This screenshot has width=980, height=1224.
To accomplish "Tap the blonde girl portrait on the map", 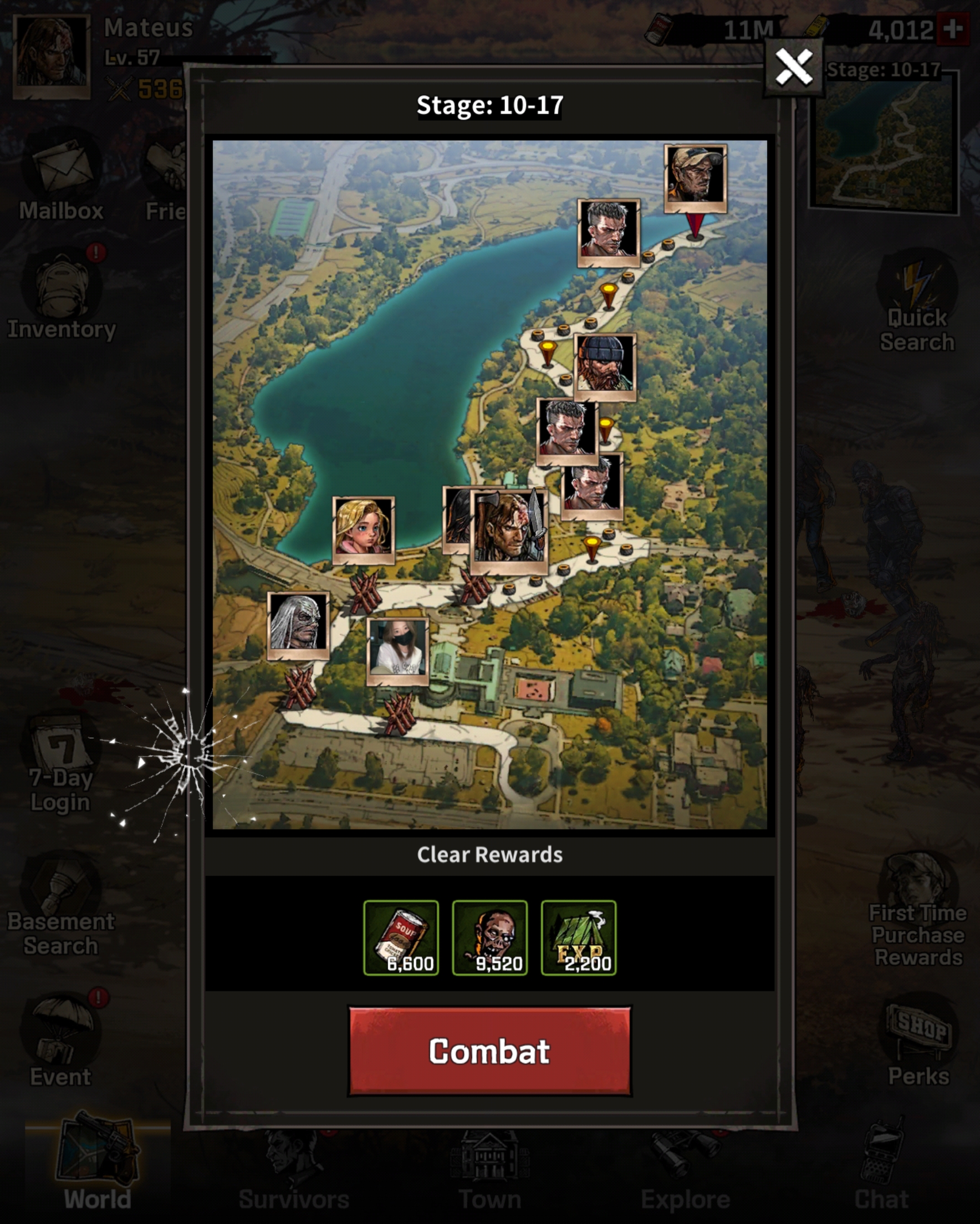I will point(364,528).
